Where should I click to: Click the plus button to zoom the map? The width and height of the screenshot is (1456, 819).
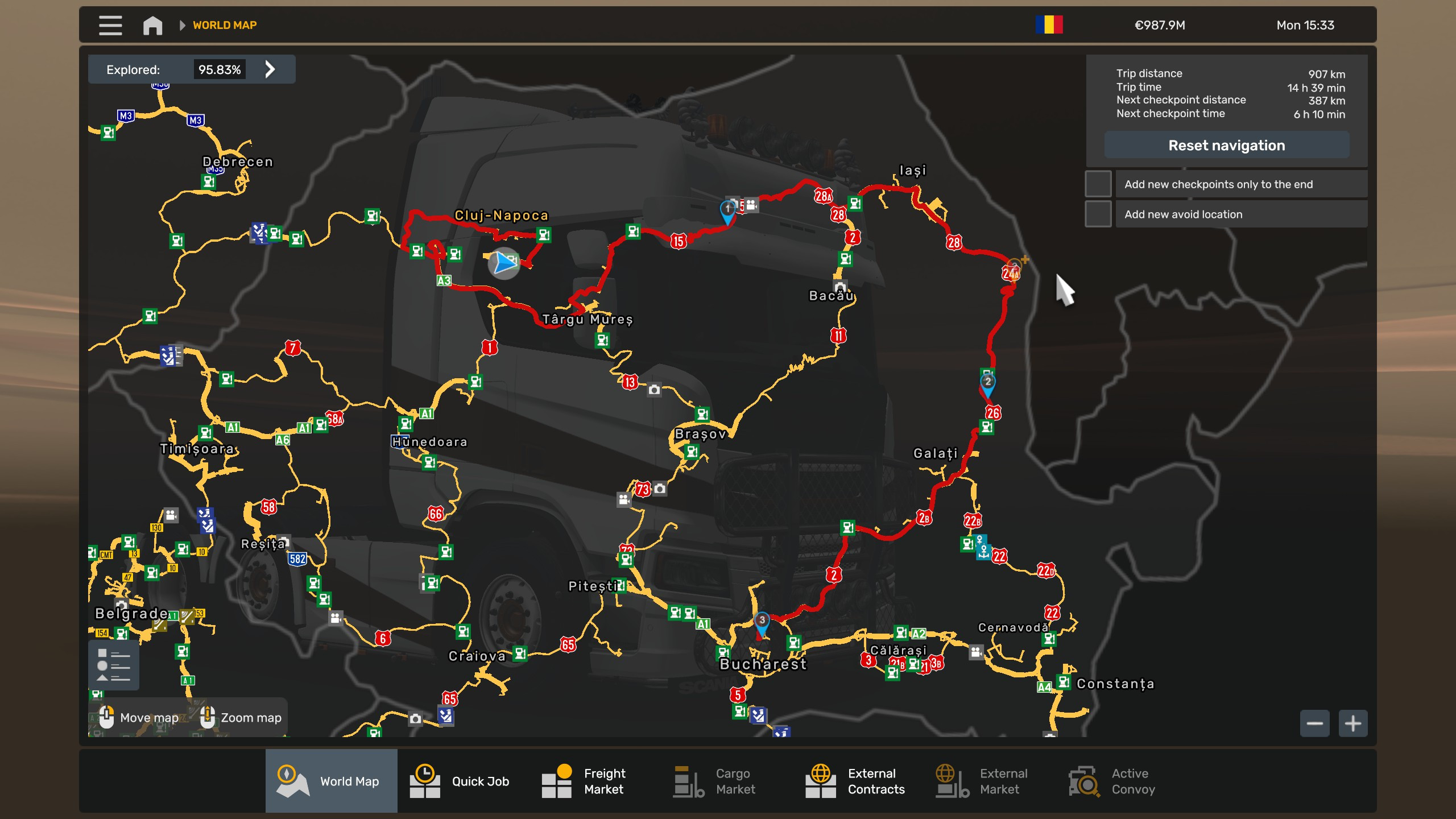pos(1353,722)
